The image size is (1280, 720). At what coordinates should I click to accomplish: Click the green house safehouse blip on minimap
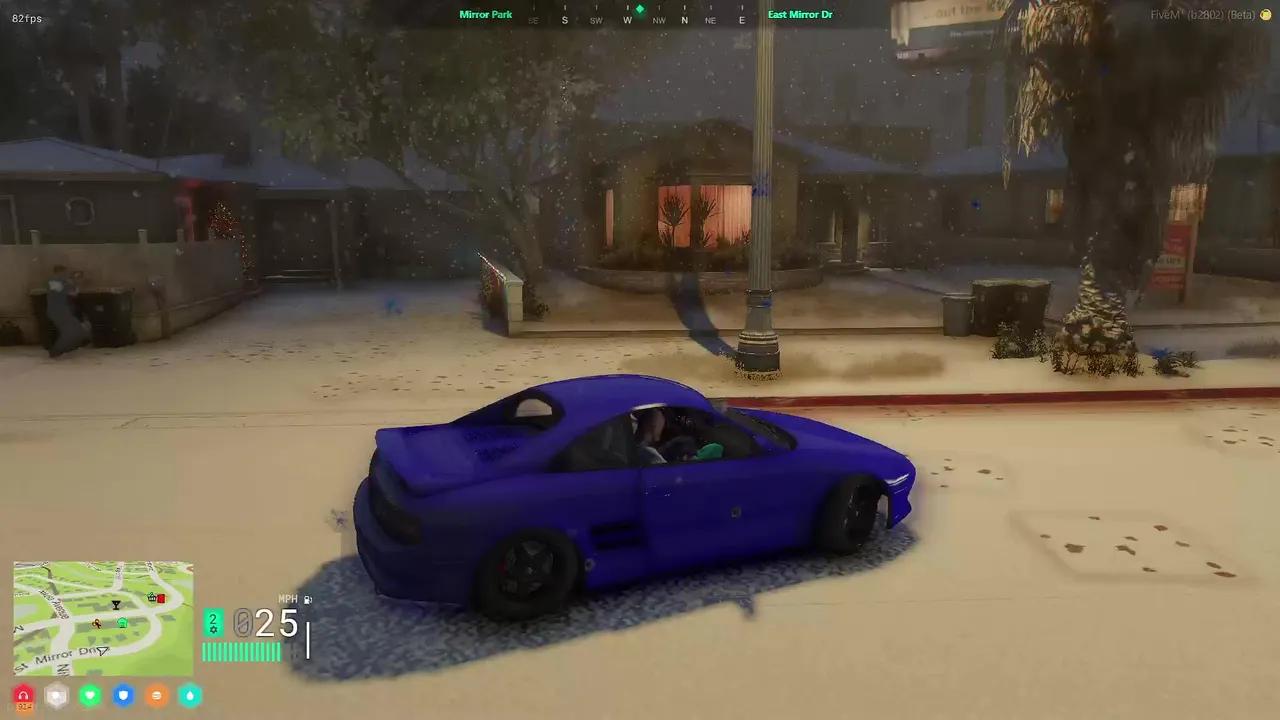[122, 622]
